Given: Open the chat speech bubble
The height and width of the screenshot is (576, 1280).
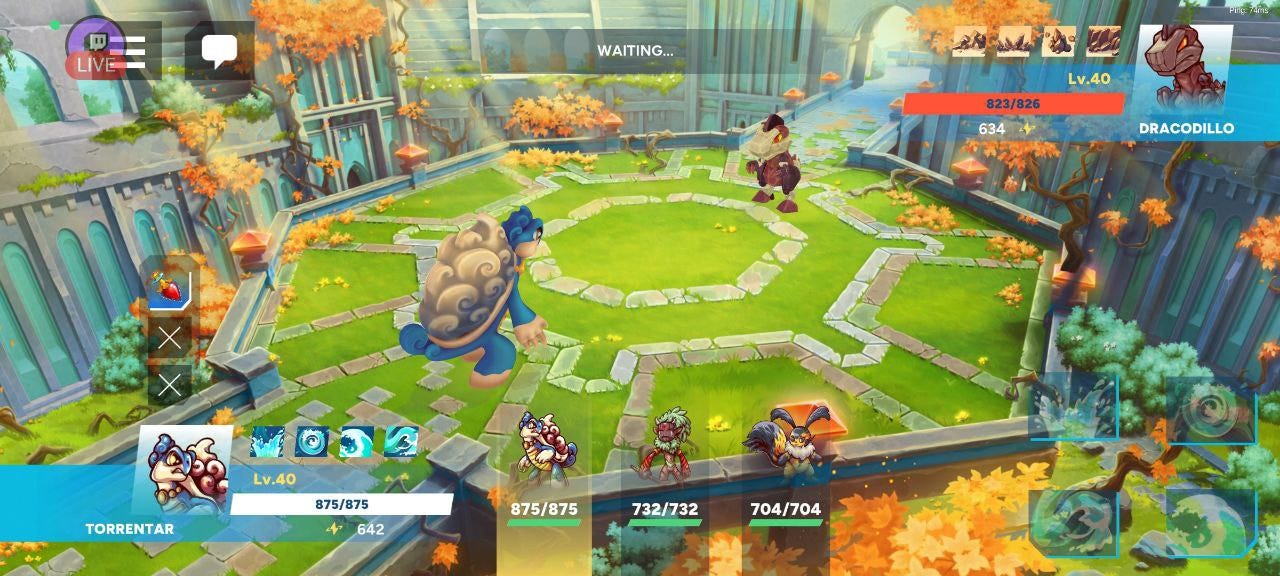Looking at the screenshot, I should tap(219, 50).
